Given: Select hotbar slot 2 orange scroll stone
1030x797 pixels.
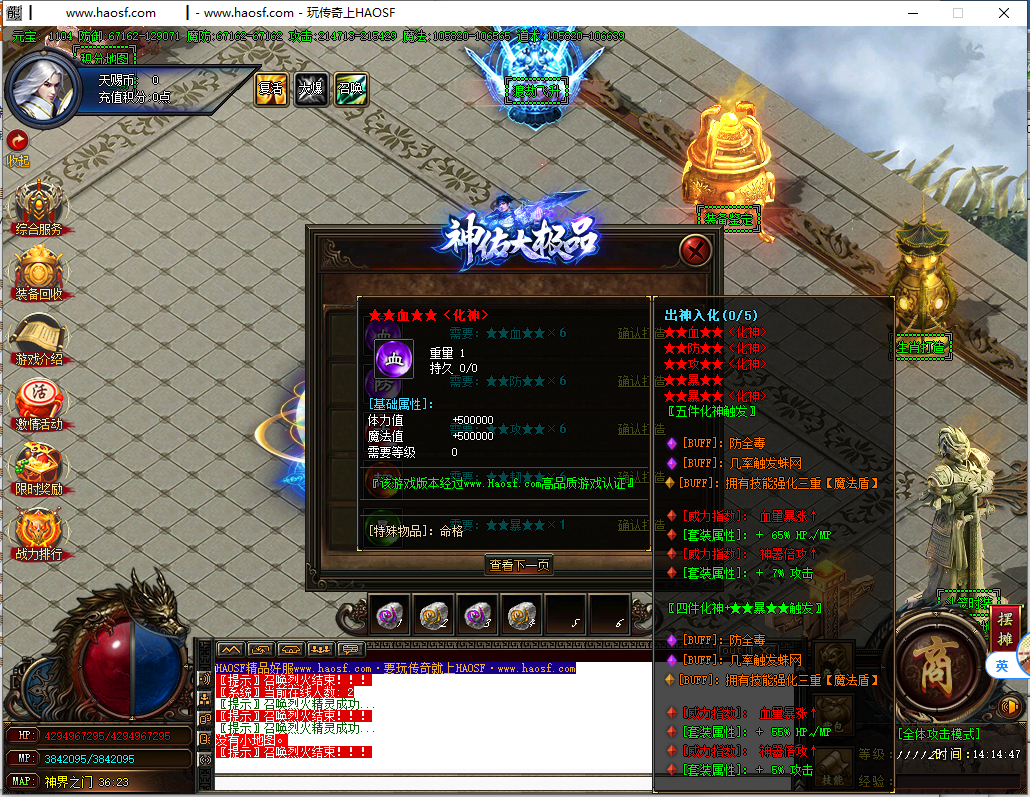Looking at the screenshot, I should pyautogui.click(x=433, y=615).
